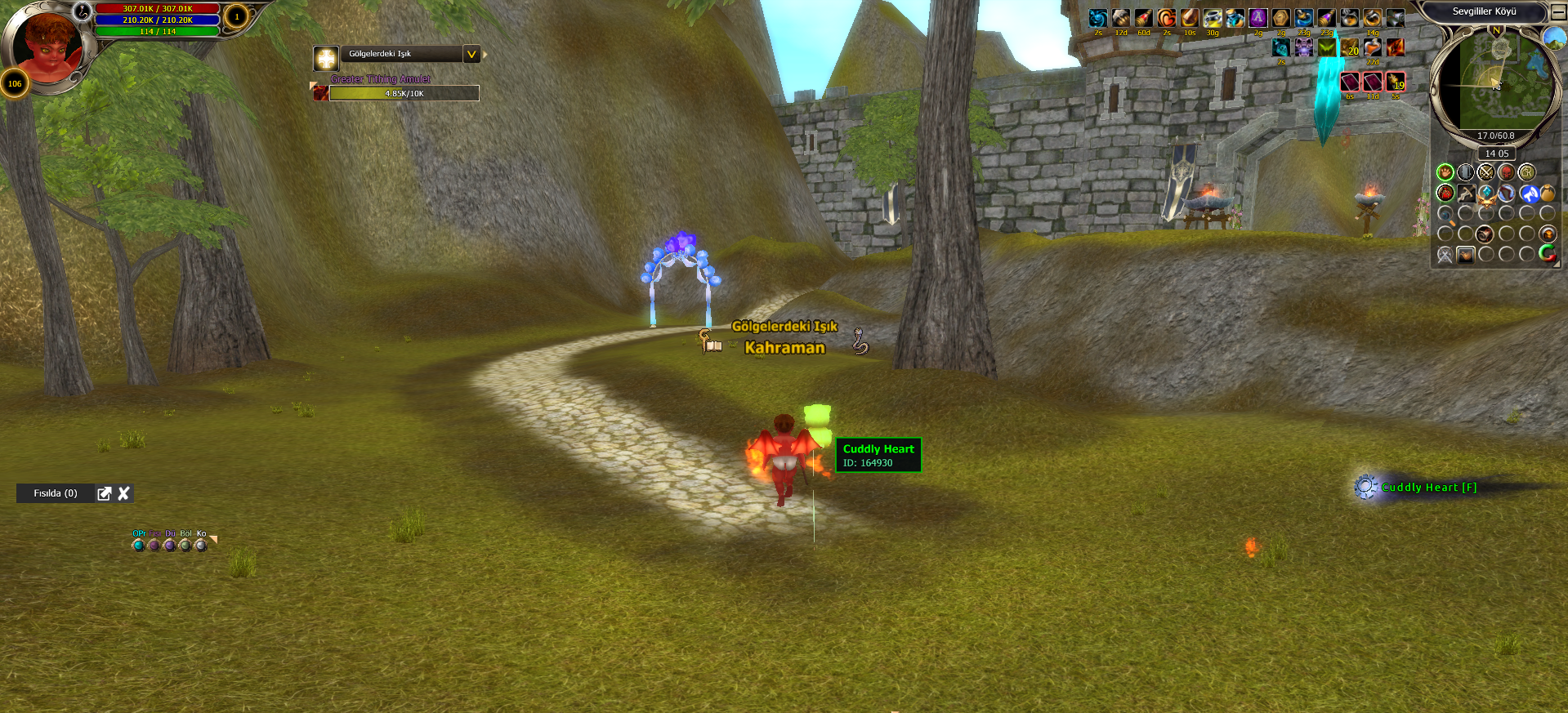The width and height of the screenshot is (1568, 713).
Task: Inspect the green demon face buff icon
Action: point(1327,47)
